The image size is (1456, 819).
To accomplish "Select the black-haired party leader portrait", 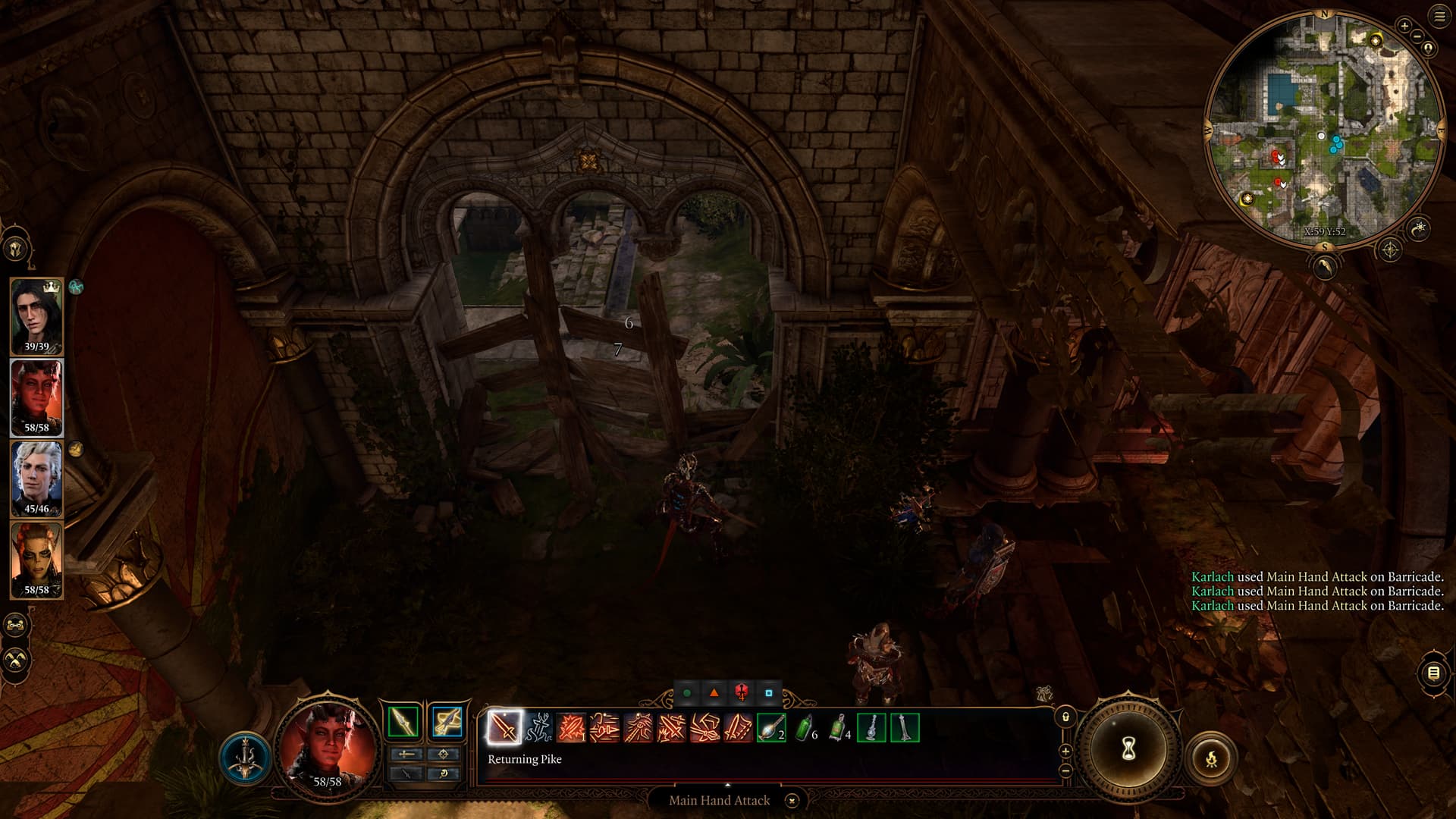I will 36,315.
